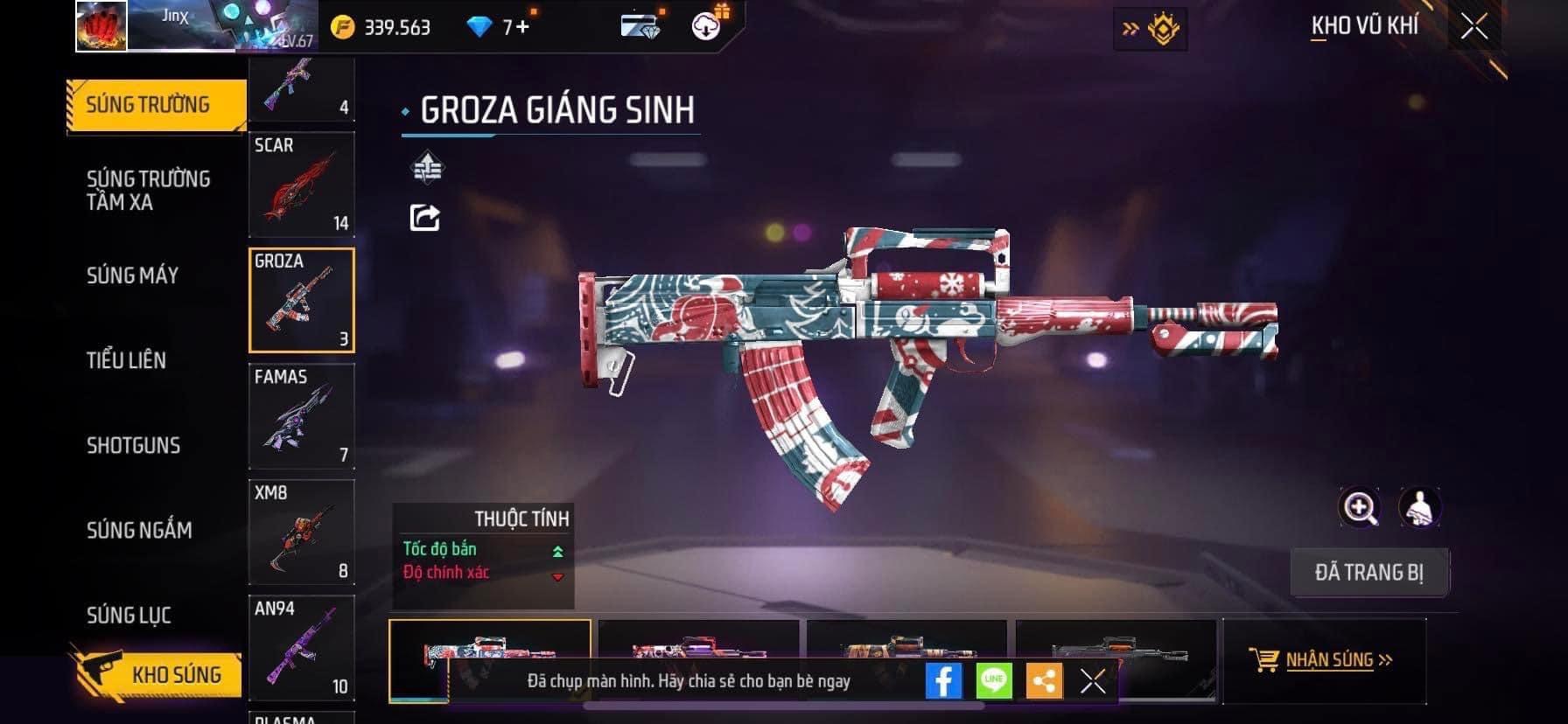This screenshot has width=1568, height=724.
Task: Share screenshot via LINE
Action: (x=994, y=681)
